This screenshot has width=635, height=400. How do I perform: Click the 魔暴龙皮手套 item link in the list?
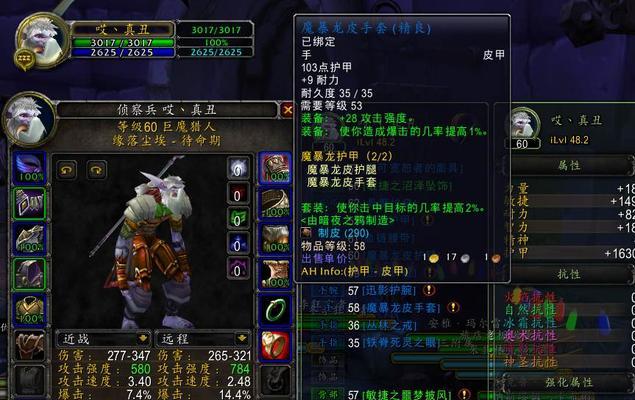392,309
